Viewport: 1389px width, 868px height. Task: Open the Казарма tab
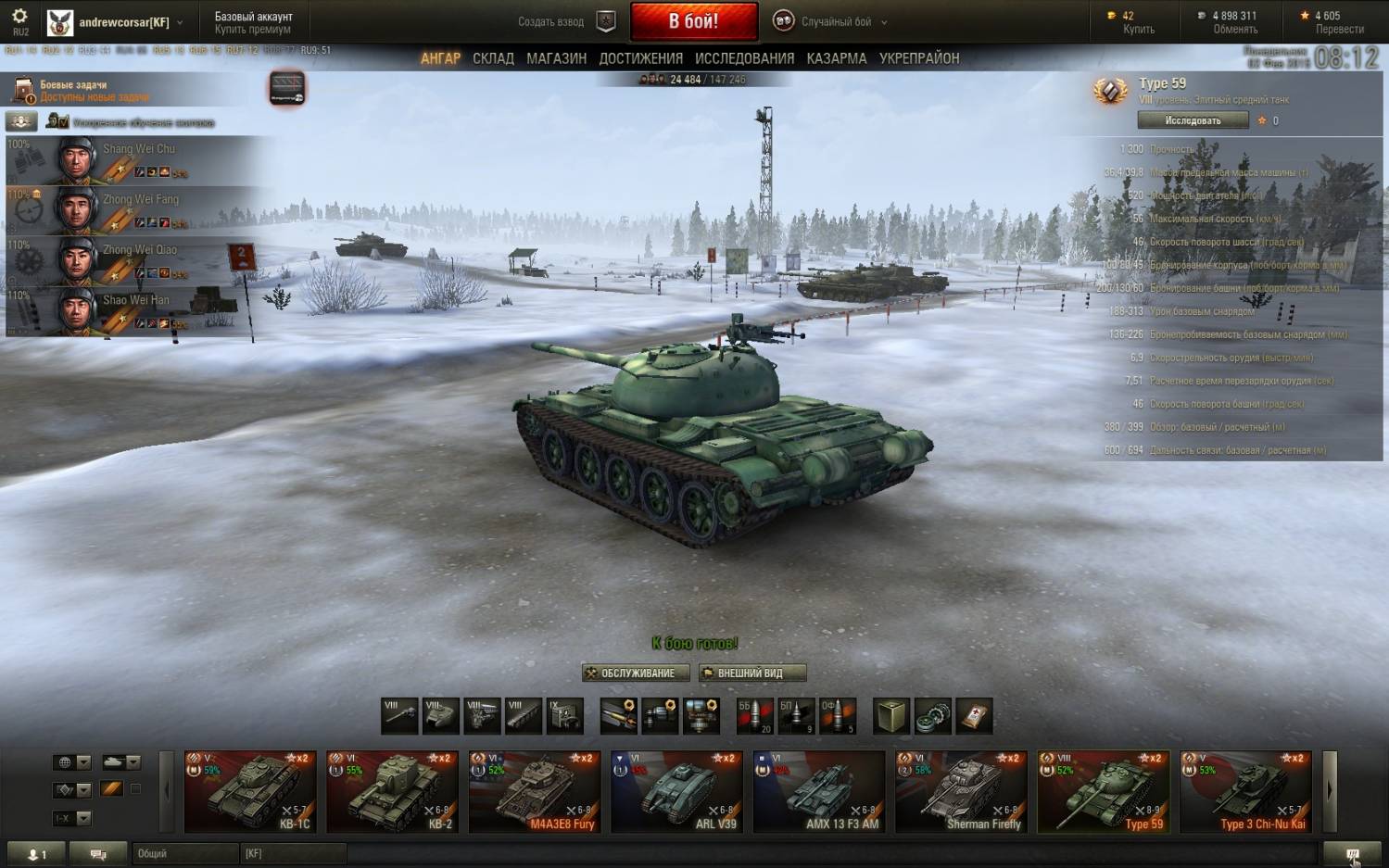point(836,58)
